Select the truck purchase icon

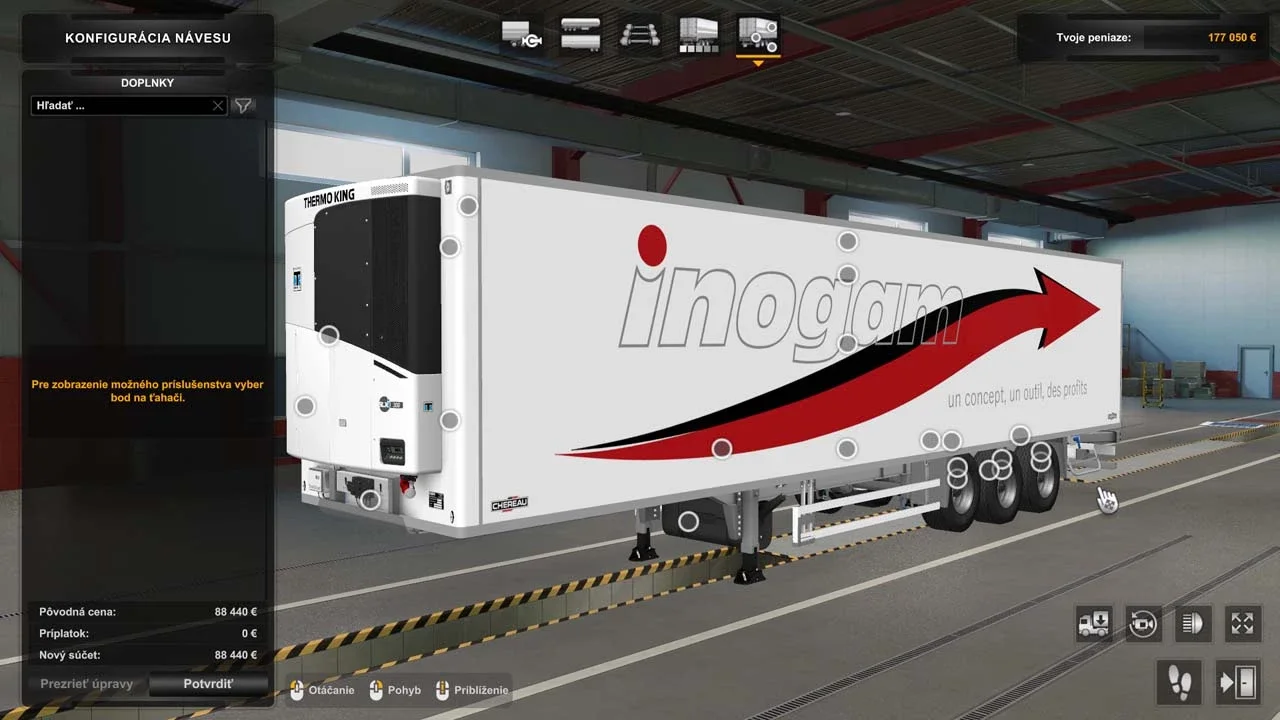(1093, 623)
